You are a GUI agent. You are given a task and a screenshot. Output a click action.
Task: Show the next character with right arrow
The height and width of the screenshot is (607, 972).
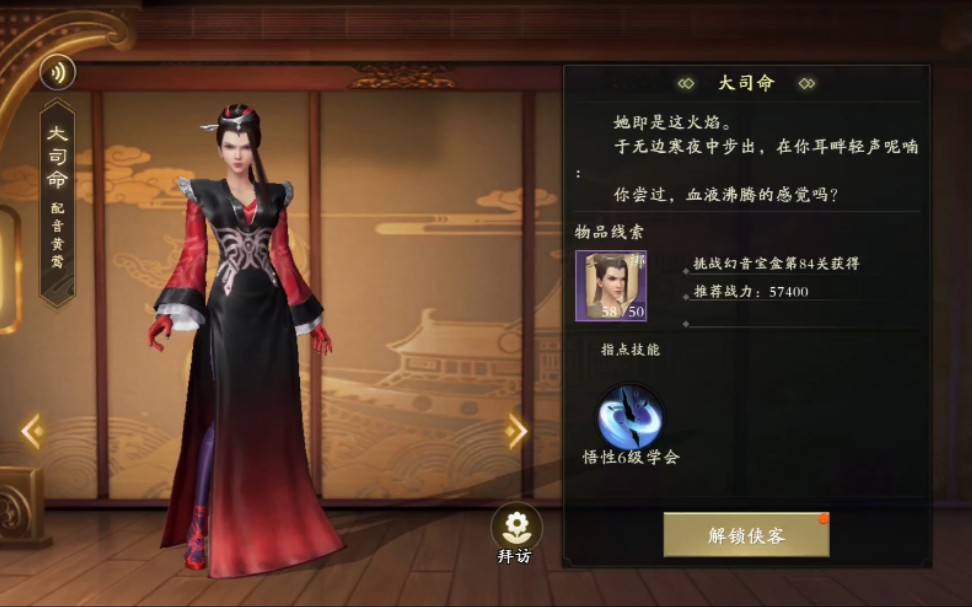pyautogui.click(x=517, y=431)
